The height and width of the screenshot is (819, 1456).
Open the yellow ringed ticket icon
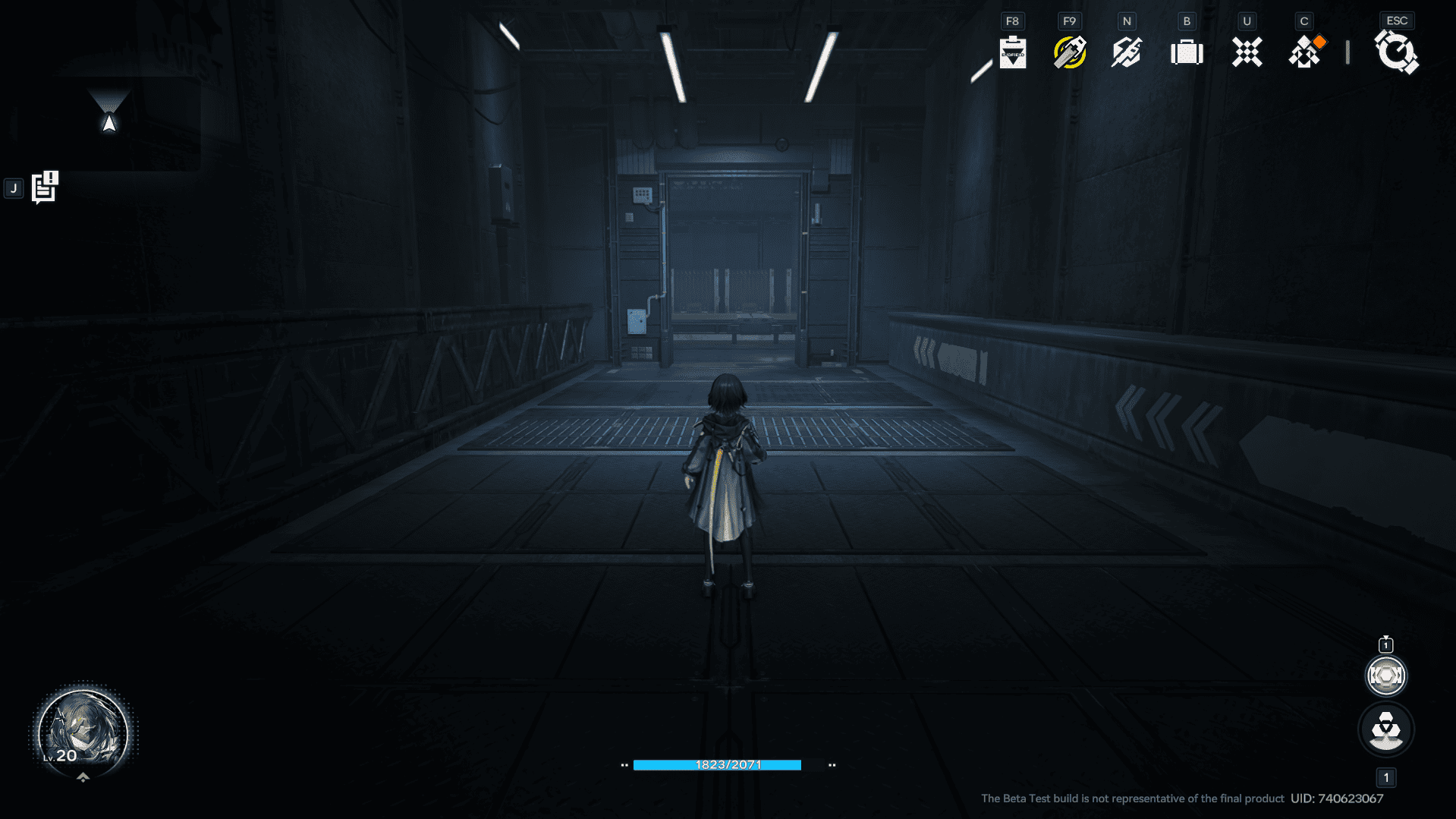1070,52
